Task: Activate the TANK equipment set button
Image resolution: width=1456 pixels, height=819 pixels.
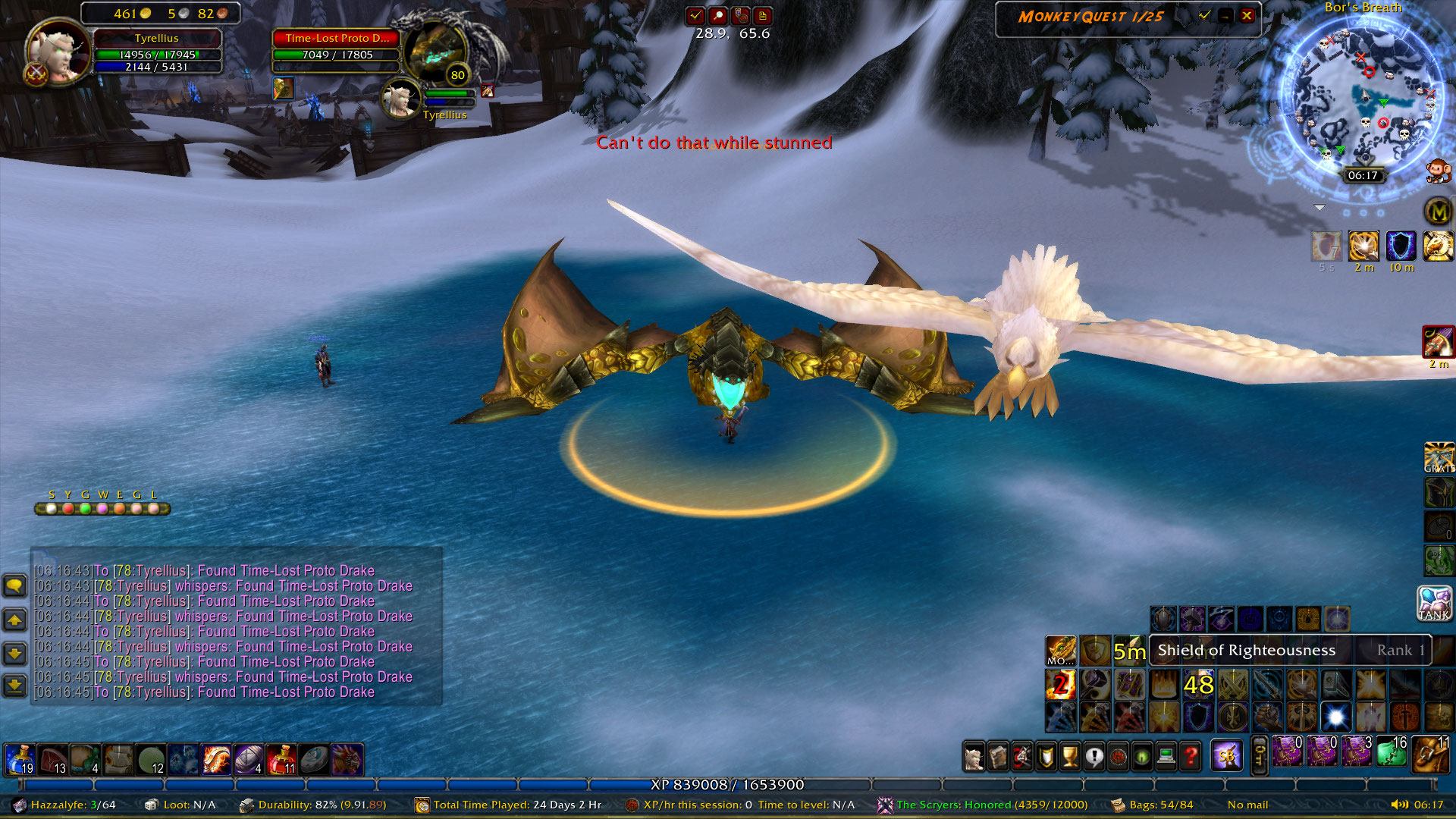Action: tap(1435, 604)
